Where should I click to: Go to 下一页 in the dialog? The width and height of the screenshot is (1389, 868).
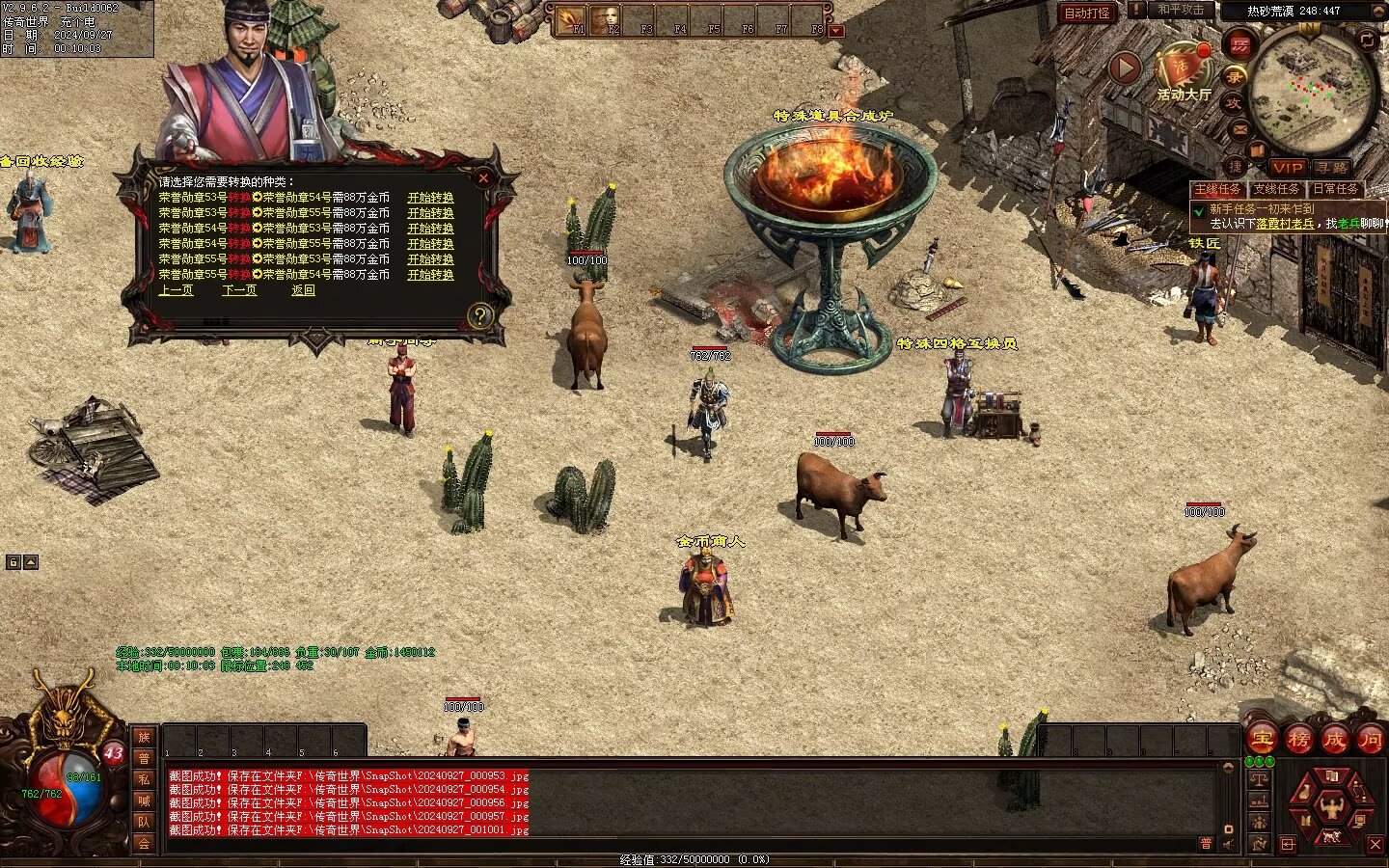[x=239, y=290]
